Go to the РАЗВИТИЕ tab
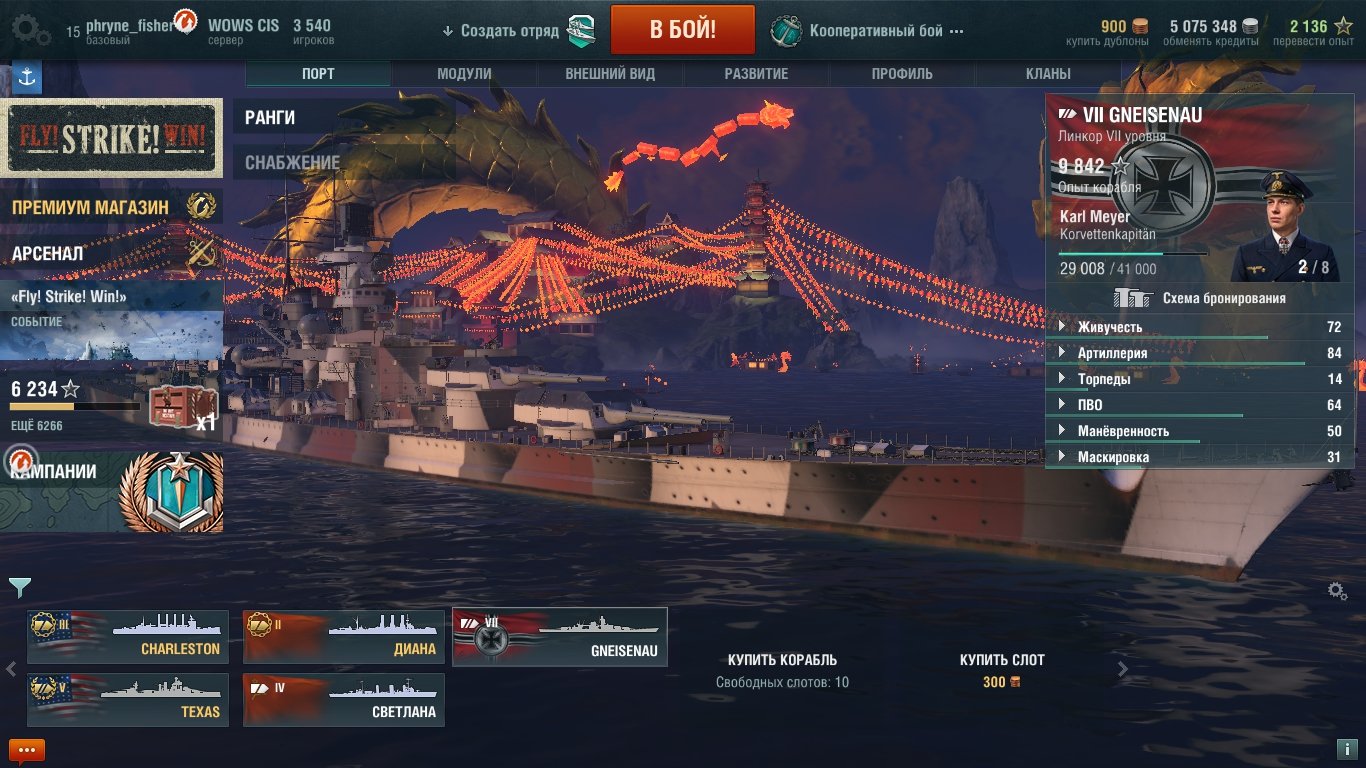 coord(756,74)
